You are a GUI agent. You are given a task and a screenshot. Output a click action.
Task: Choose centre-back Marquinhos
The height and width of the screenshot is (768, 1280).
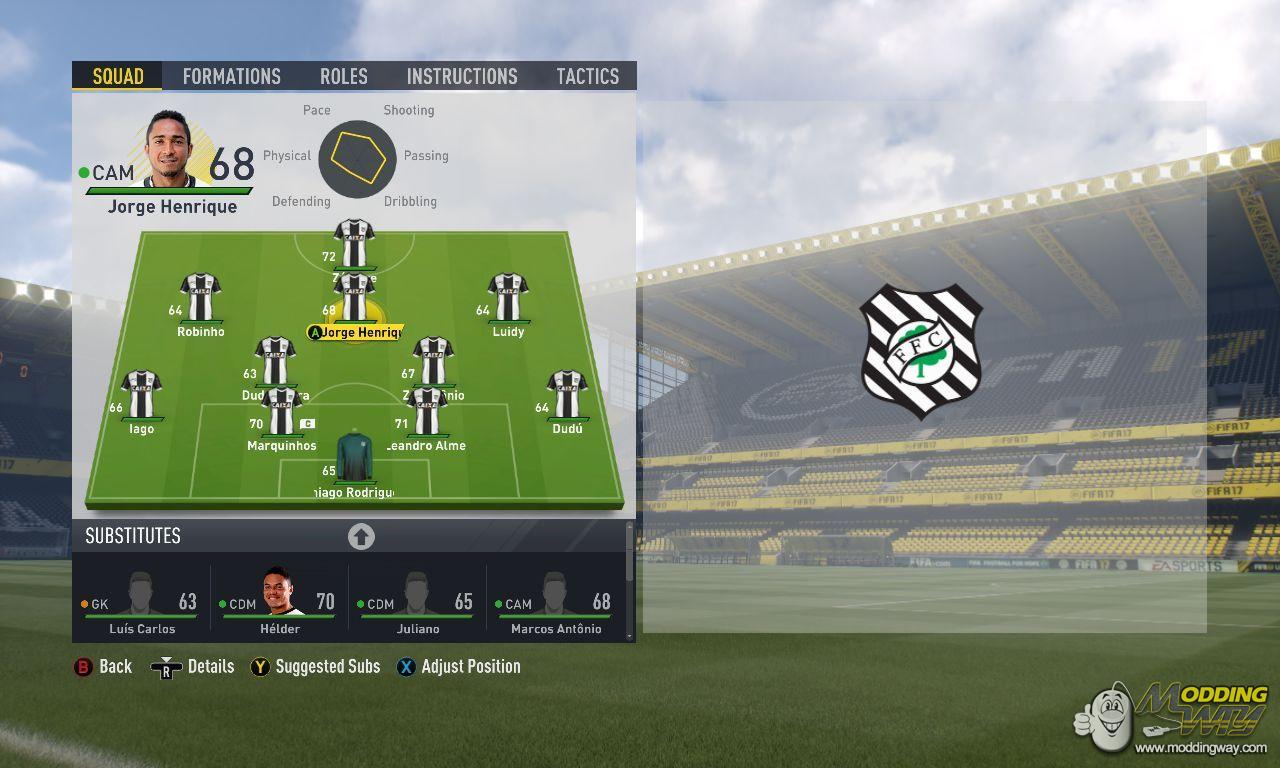pos(281,413)
